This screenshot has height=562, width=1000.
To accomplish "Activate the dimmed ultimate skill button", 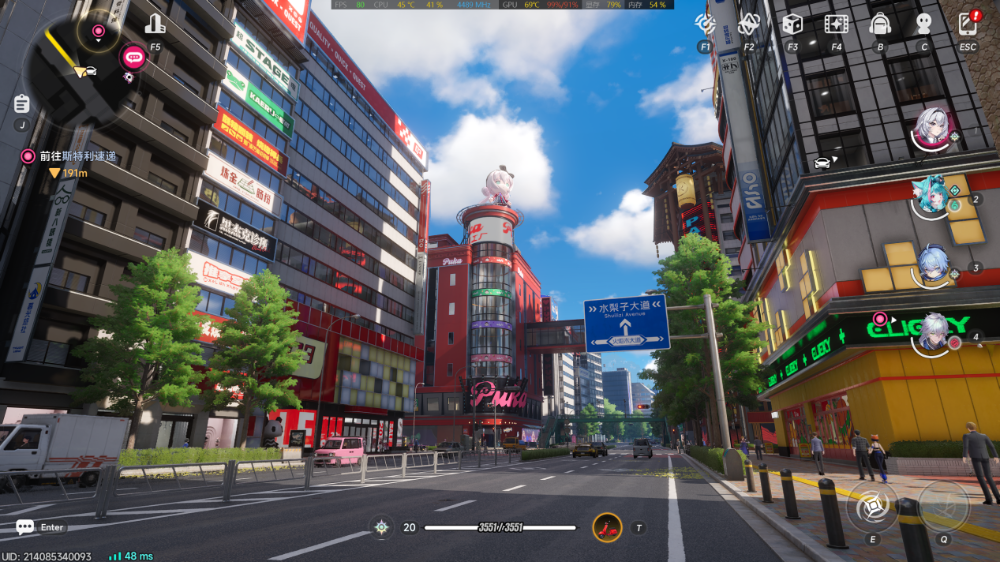I will coord(943,506).
